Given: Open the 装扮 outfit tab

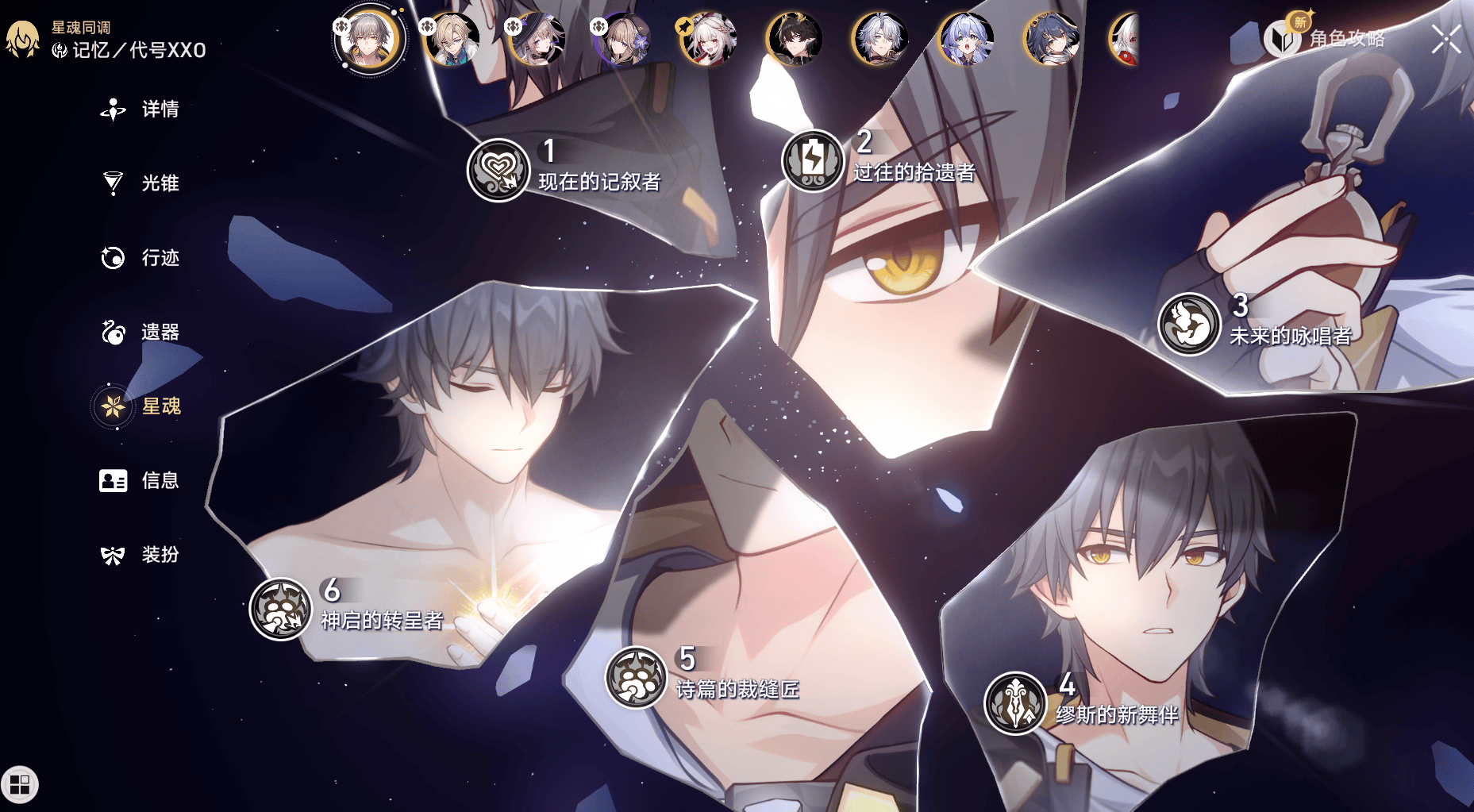Looking at the screenshot, I should (141, 555).
